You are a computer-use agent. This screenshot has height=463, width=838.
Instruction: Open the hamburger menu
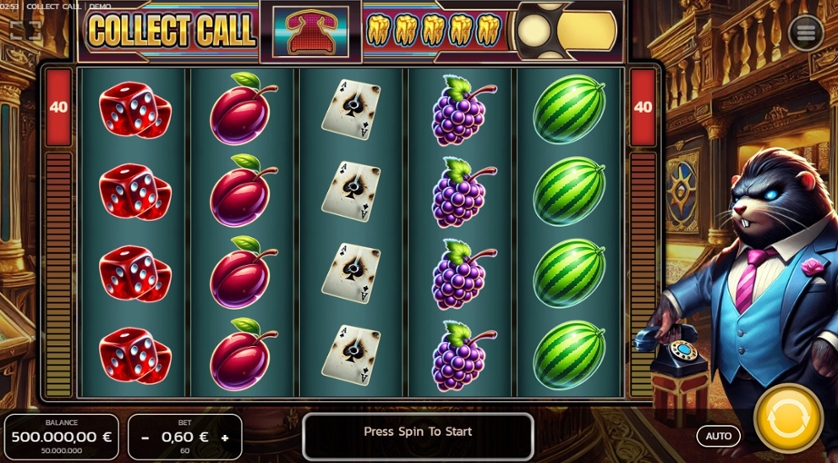click(805, 32)
